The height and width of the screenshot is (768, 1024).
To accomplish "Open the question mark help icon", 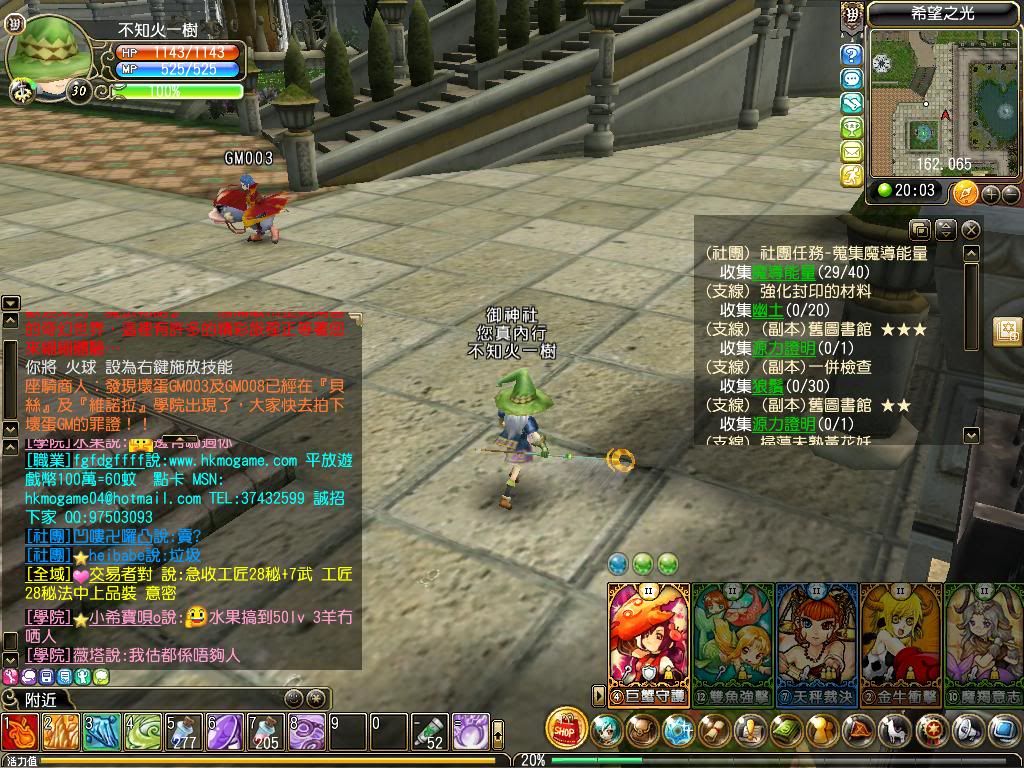I will (x=851, y=54).
